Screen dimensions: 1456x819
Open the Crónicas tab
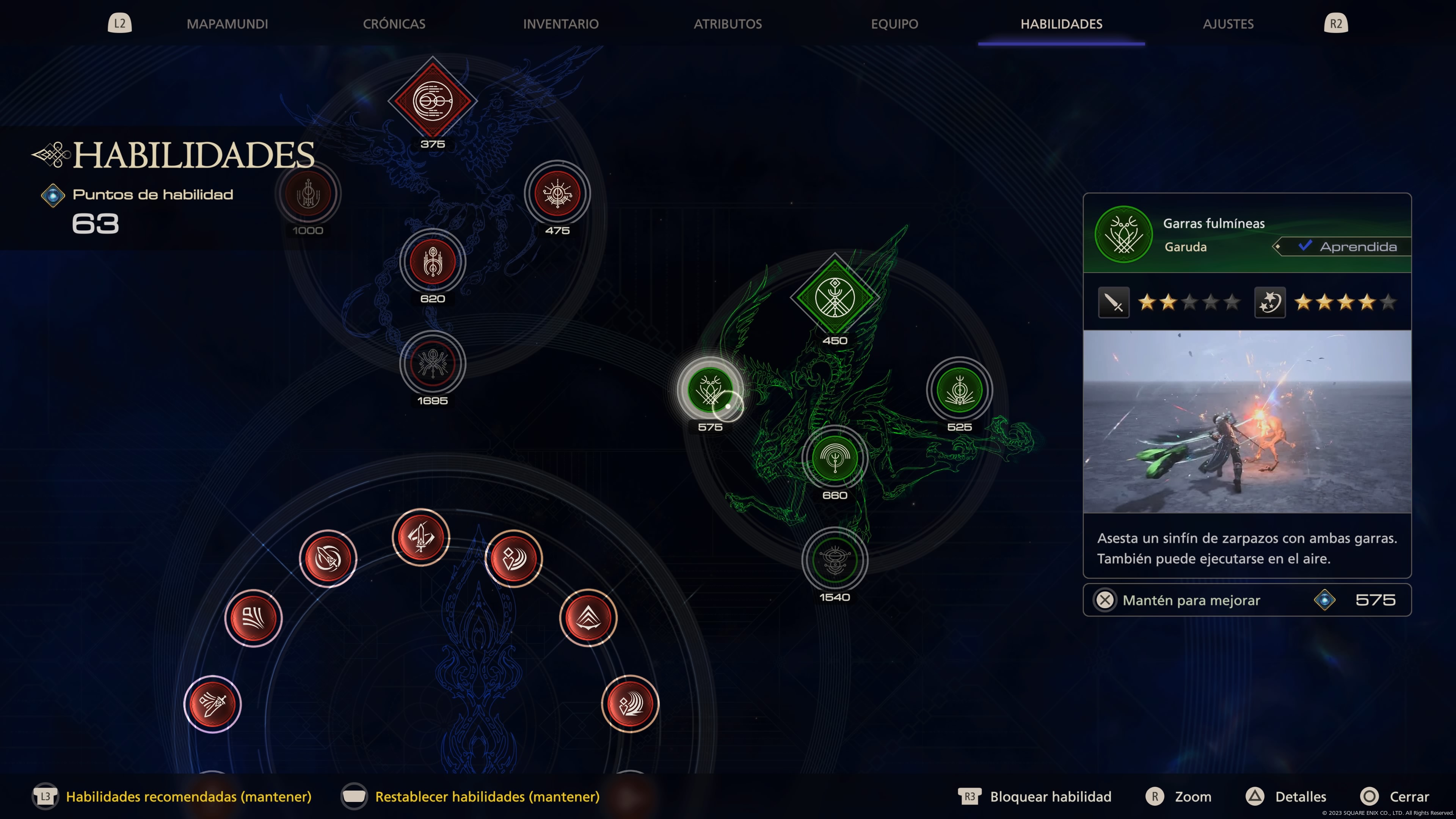point(394,24)
